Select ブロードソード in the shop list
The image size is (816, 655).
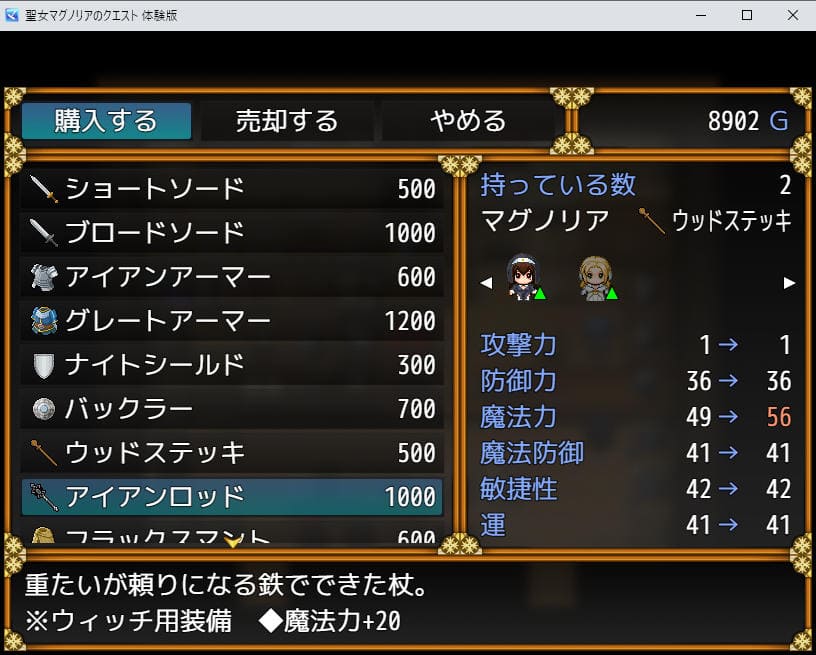[x=232, y=232]
